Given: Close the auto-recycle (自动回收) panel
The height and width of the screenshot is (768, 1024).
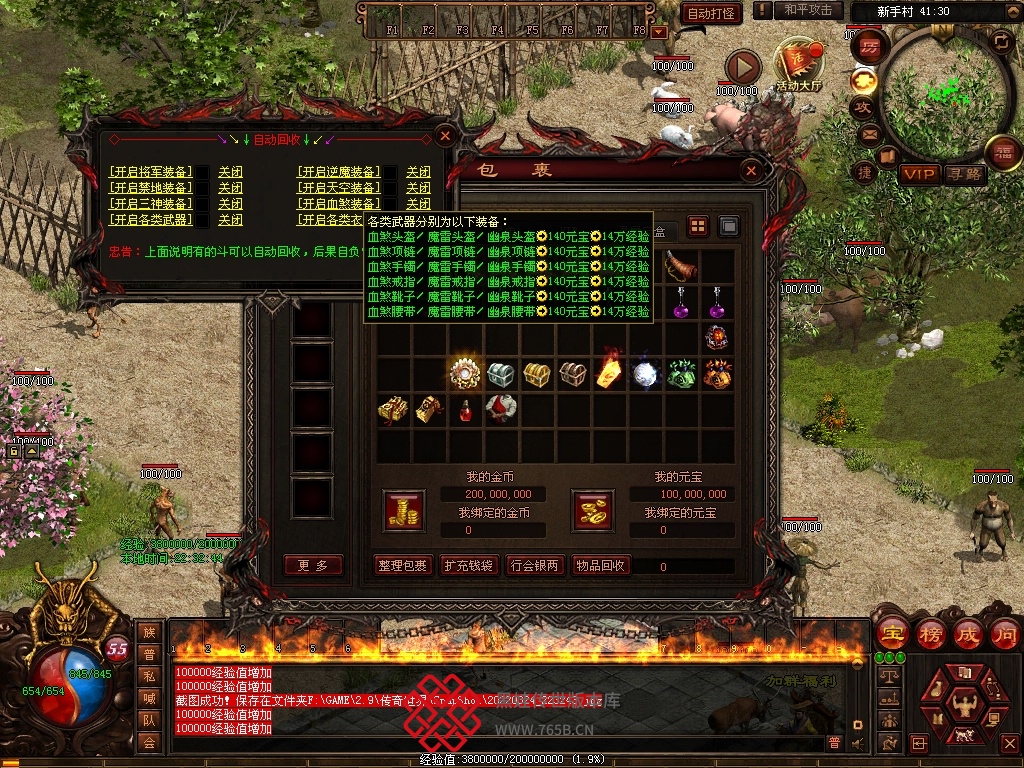Looking at the screenshot, I should [446, 134].
